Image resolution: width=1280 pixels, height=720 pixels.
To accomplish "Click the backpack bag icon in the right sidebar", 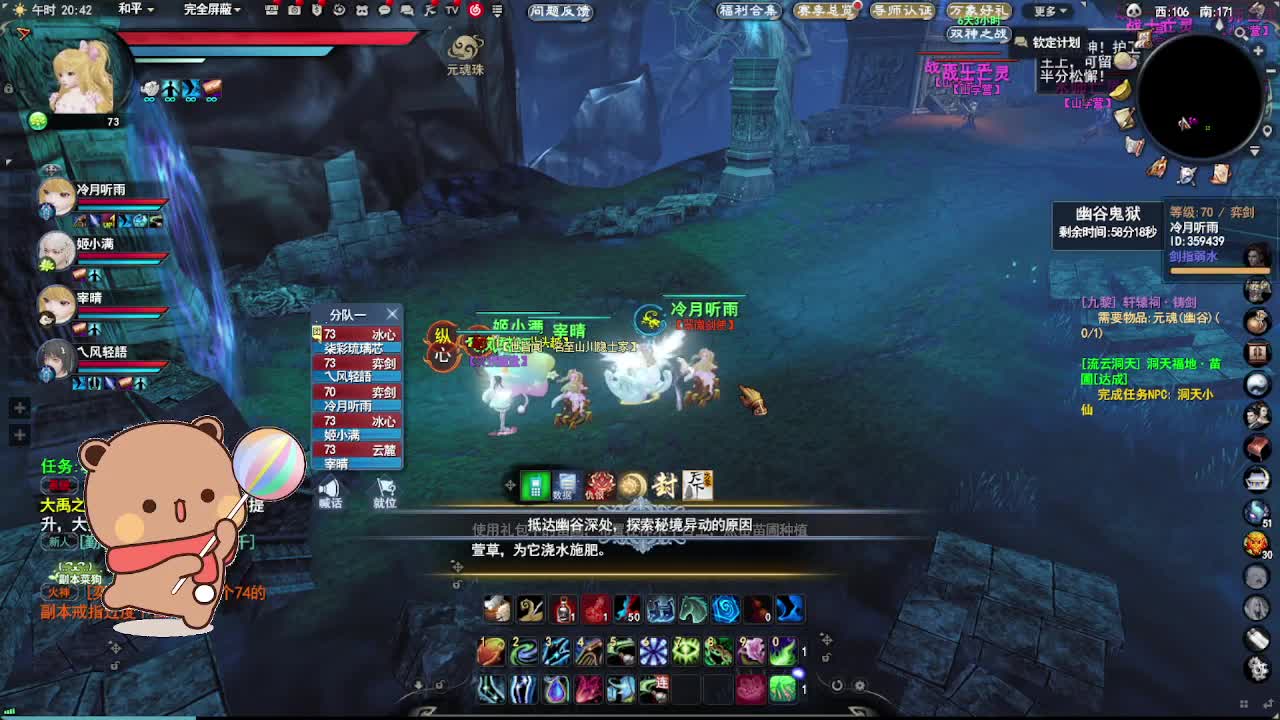I will 1256,322.
